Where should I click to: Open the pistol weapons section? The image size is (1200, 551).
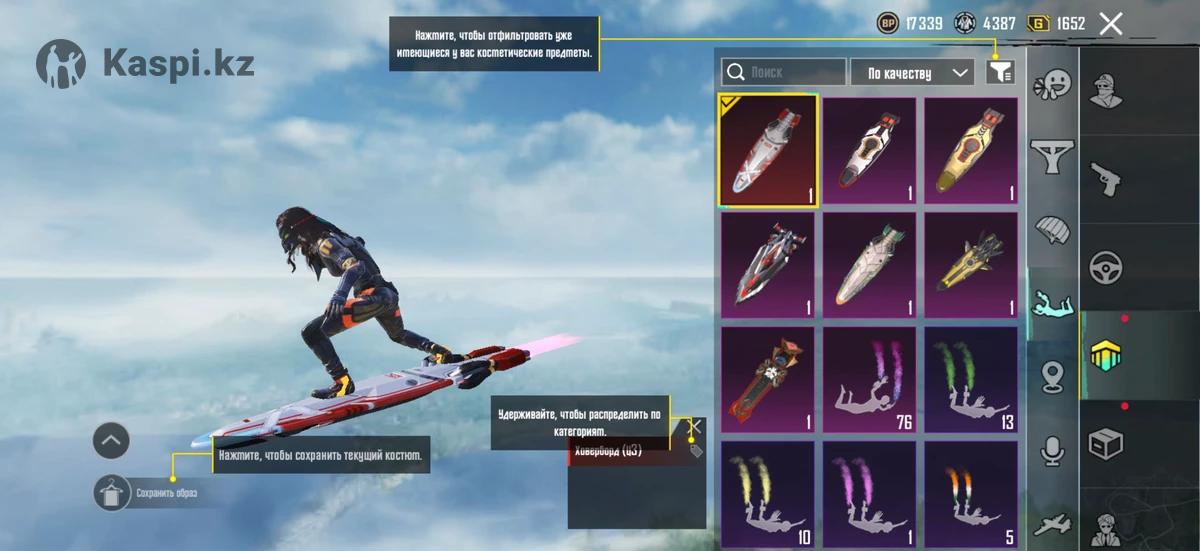tap(1106, 178)
